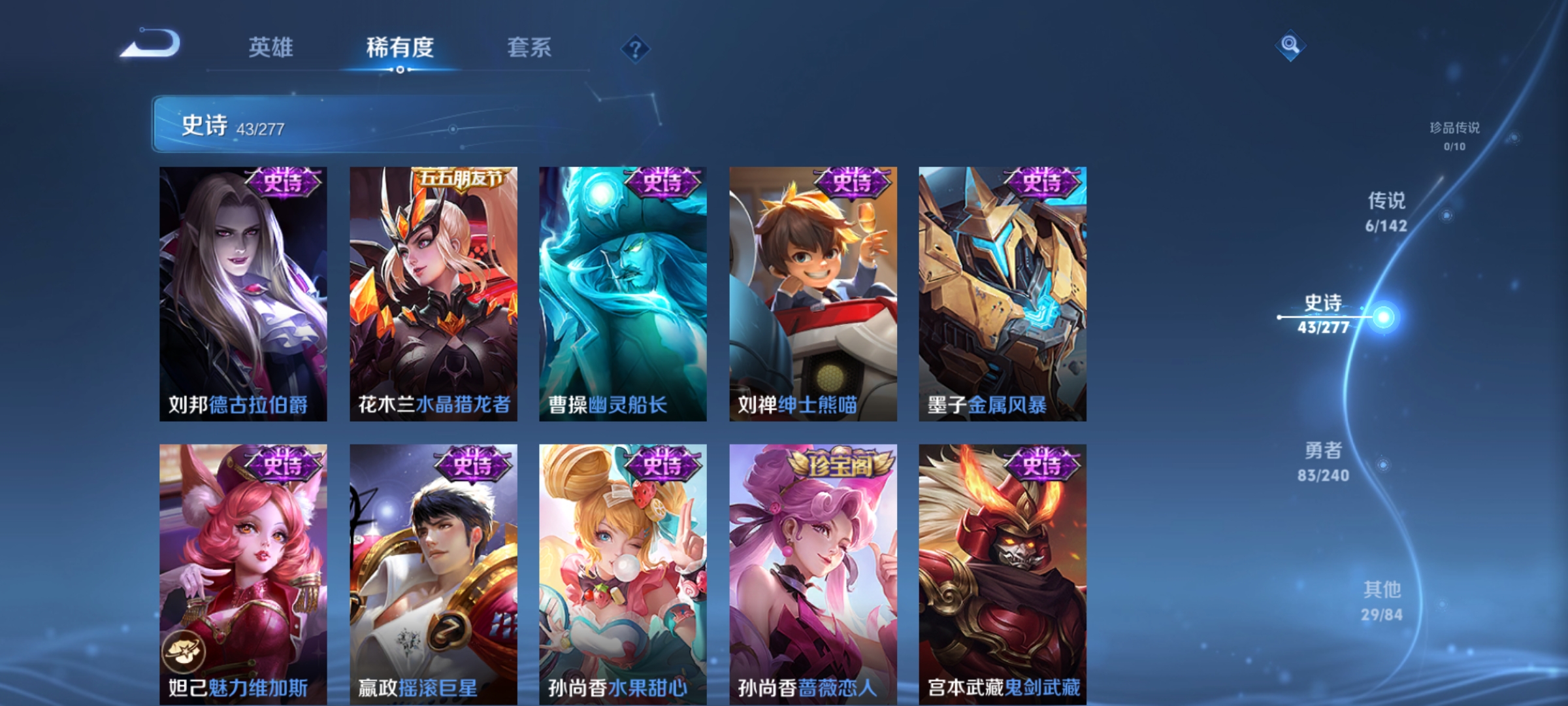Switch to the 英雄 tab
This screenshot has height=706, width=1568.
pyautogui.click(x=271, y=47)
